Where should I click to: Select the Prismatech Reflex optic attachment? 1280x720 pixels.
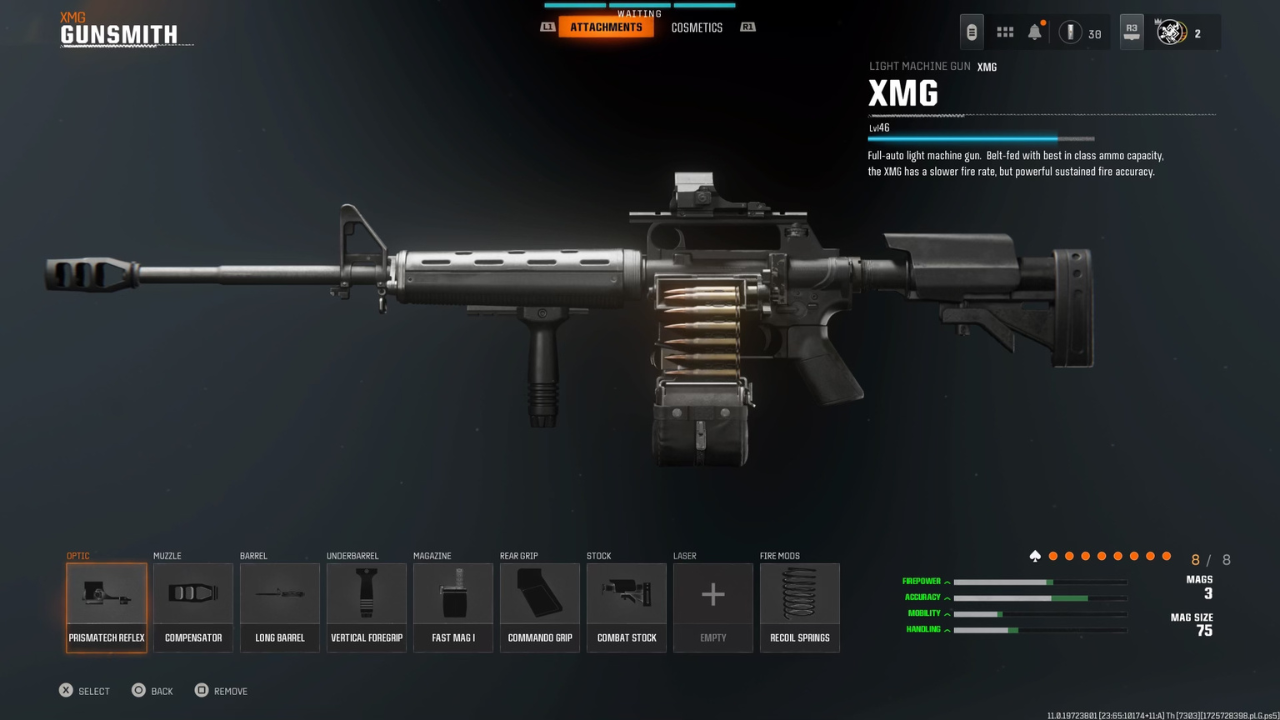106,605
